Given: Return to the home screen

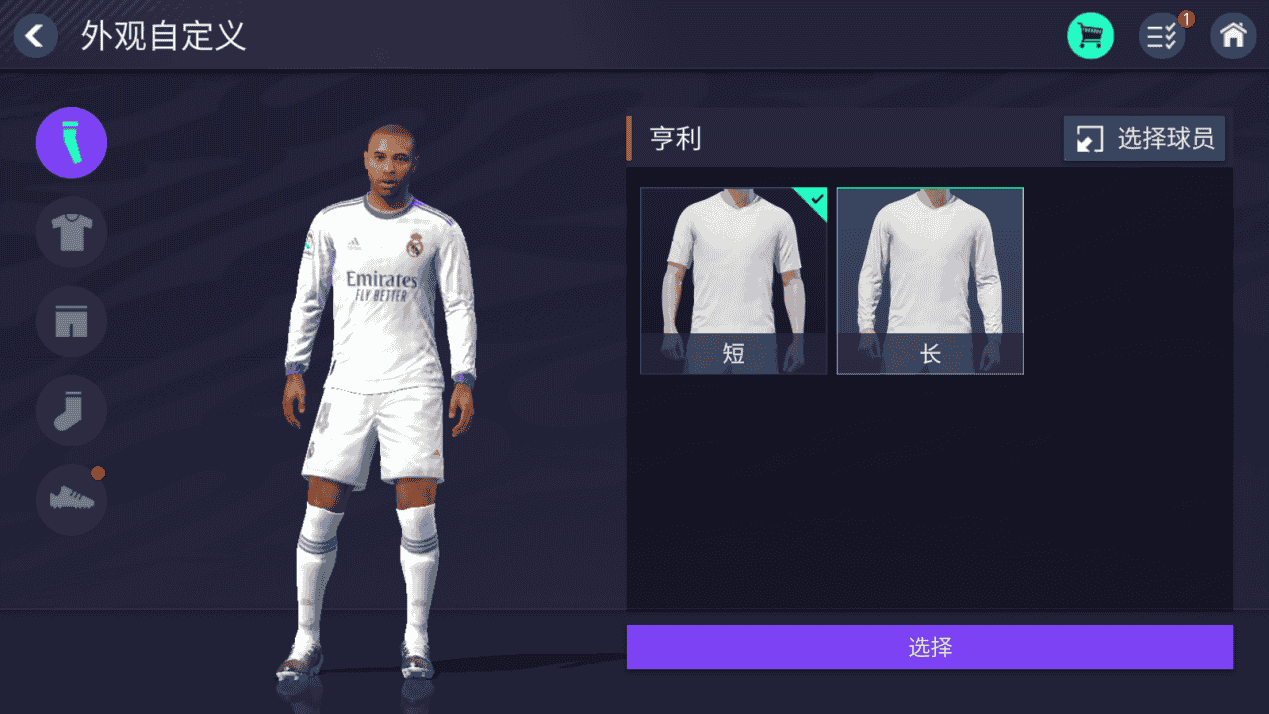Looking at the screenshot, I should [x=1233, y=37].
